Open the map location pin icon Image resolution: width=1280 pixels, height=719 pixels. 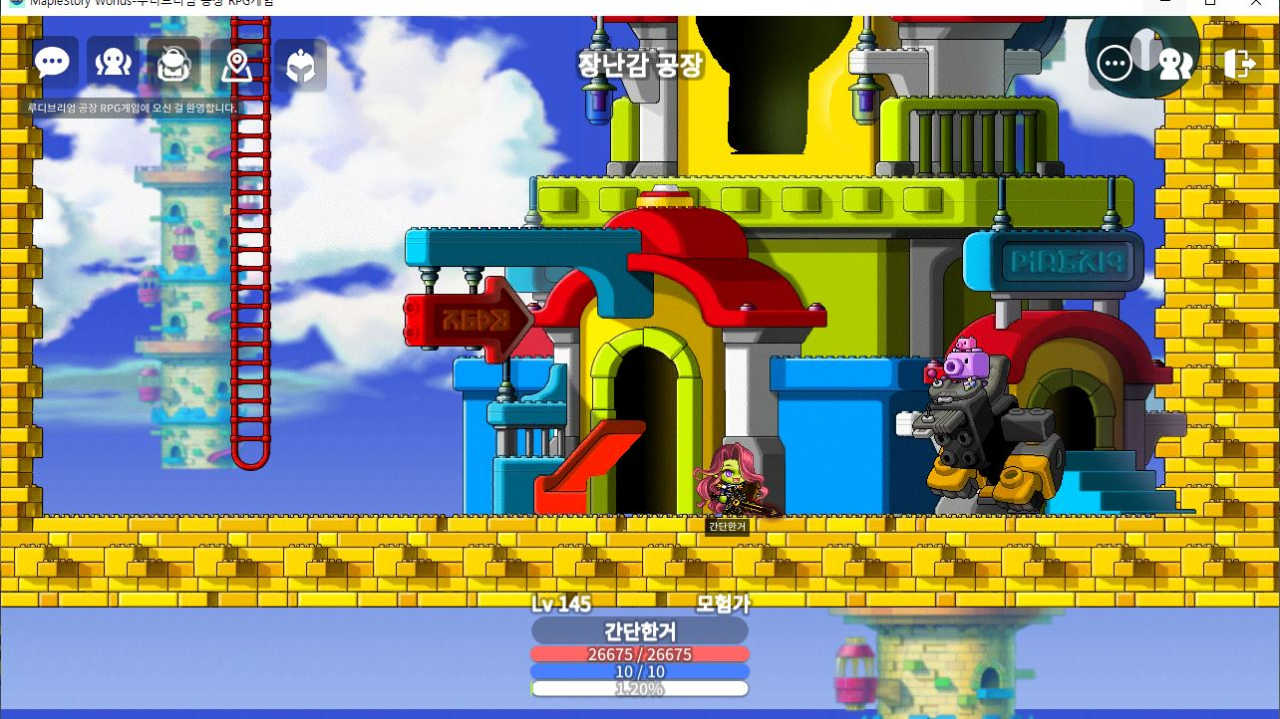point(236,65)
